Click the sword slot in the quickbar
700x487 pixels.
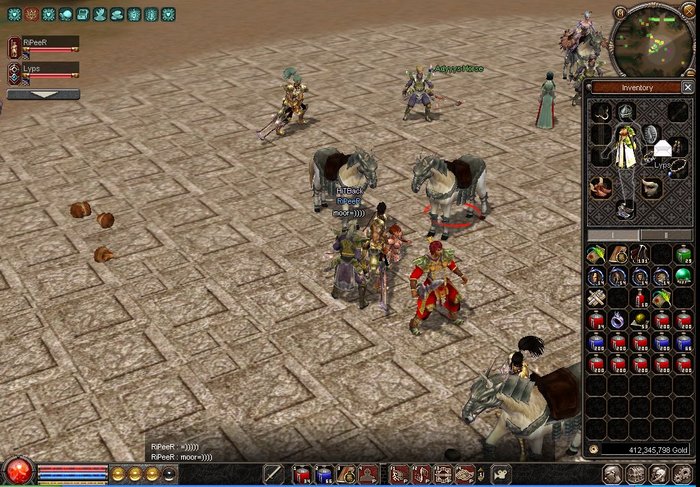click(x=273, y=474)
